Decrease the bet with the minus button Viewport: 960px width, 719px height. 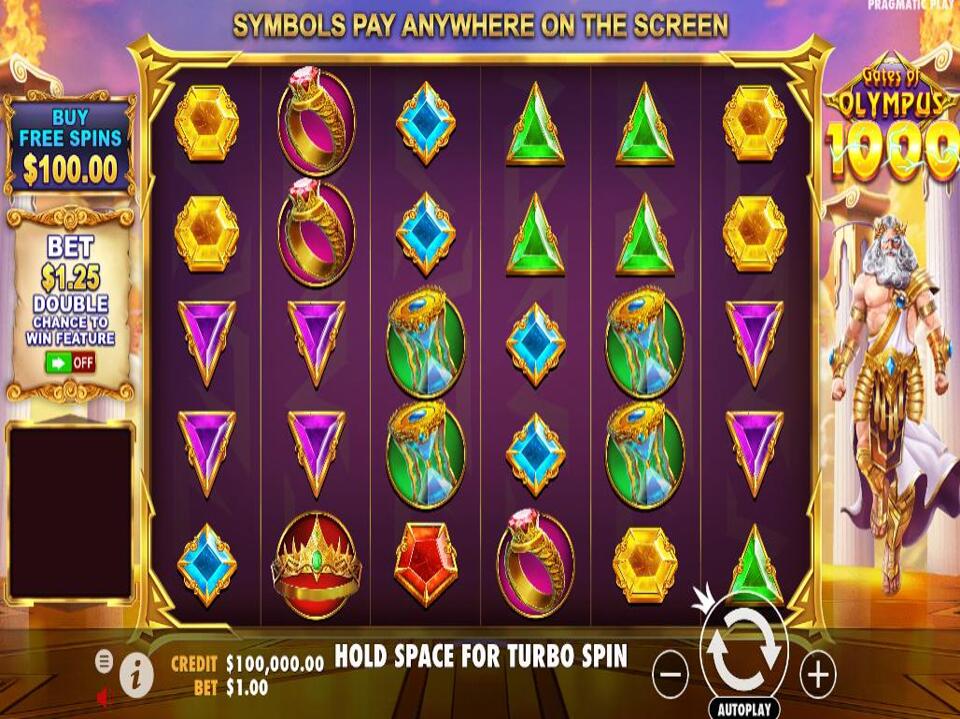pyautogui.click(x=670, y=676)
